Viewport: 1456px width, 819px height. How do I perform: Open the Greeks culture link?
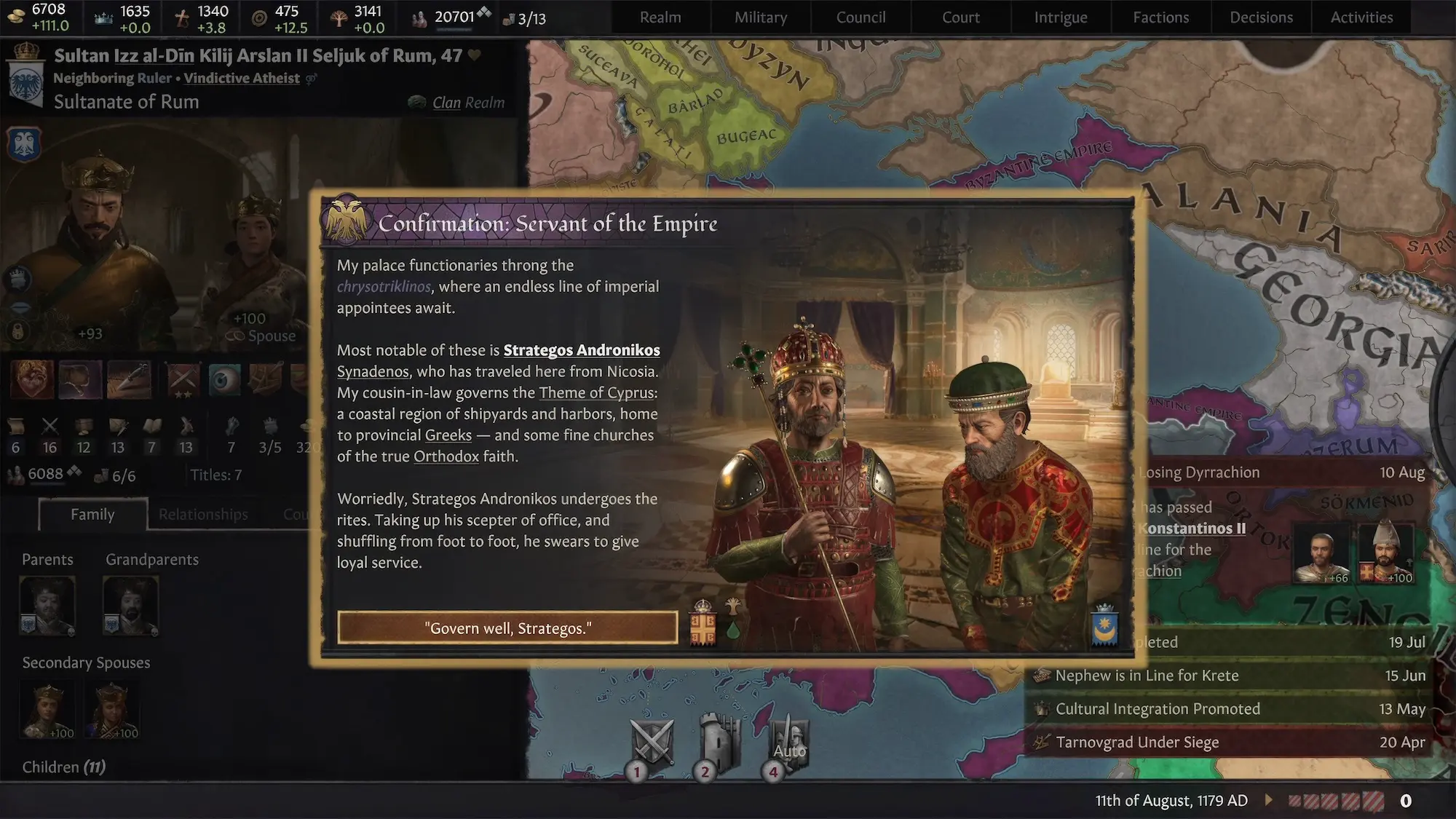coord(448,435)
